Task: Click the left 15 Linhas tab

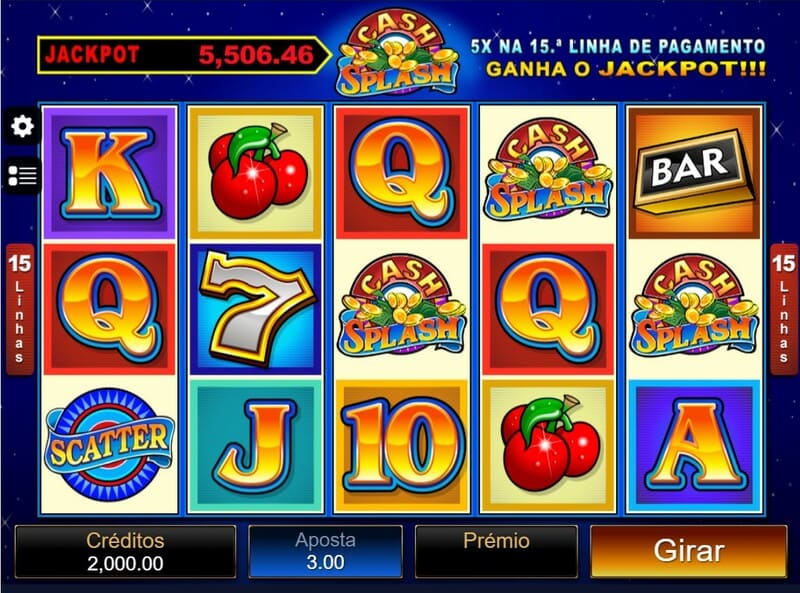Action: pyautogui.click(x=18, y=309)
